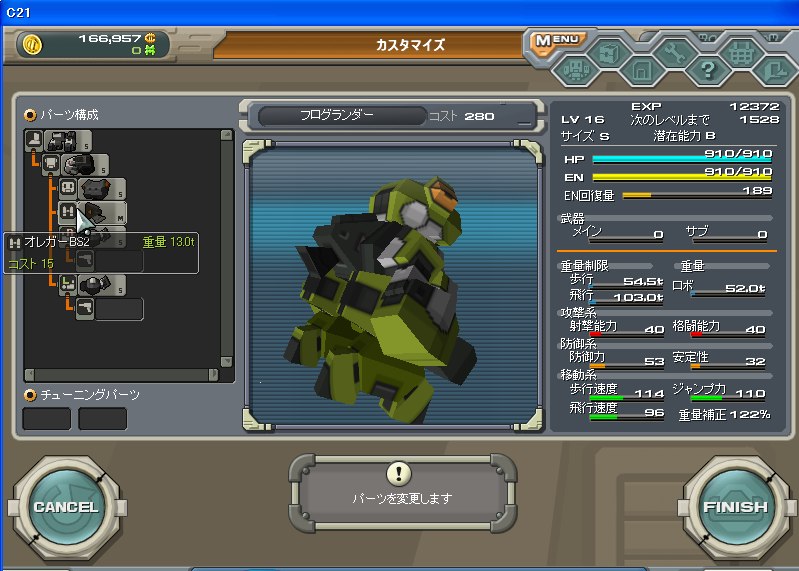This screenshot has width=799, height=571.
Task: Select the size M backpack part row
Action: (100, 211)
